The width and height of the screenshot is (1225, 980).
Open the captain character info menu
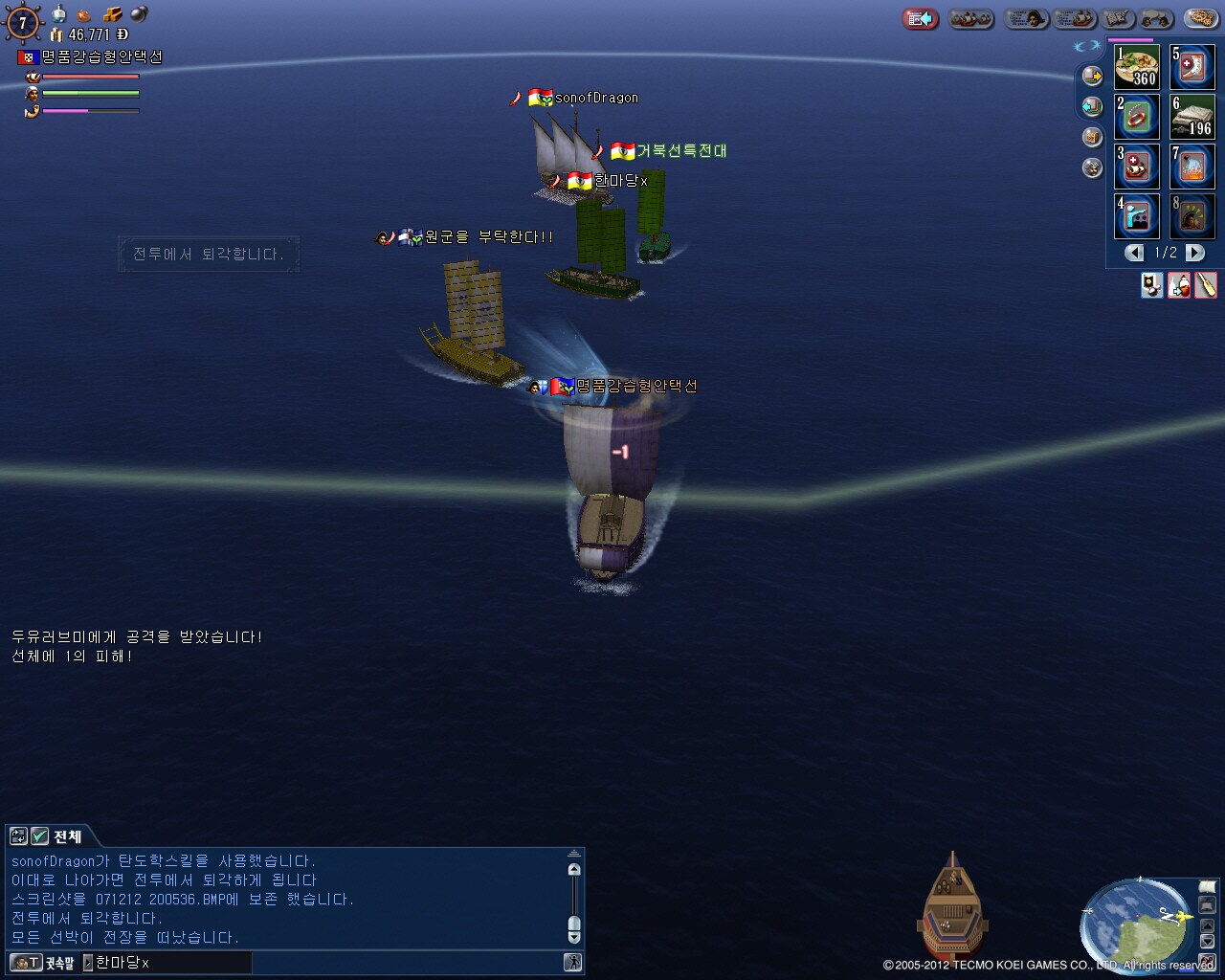1027,18
